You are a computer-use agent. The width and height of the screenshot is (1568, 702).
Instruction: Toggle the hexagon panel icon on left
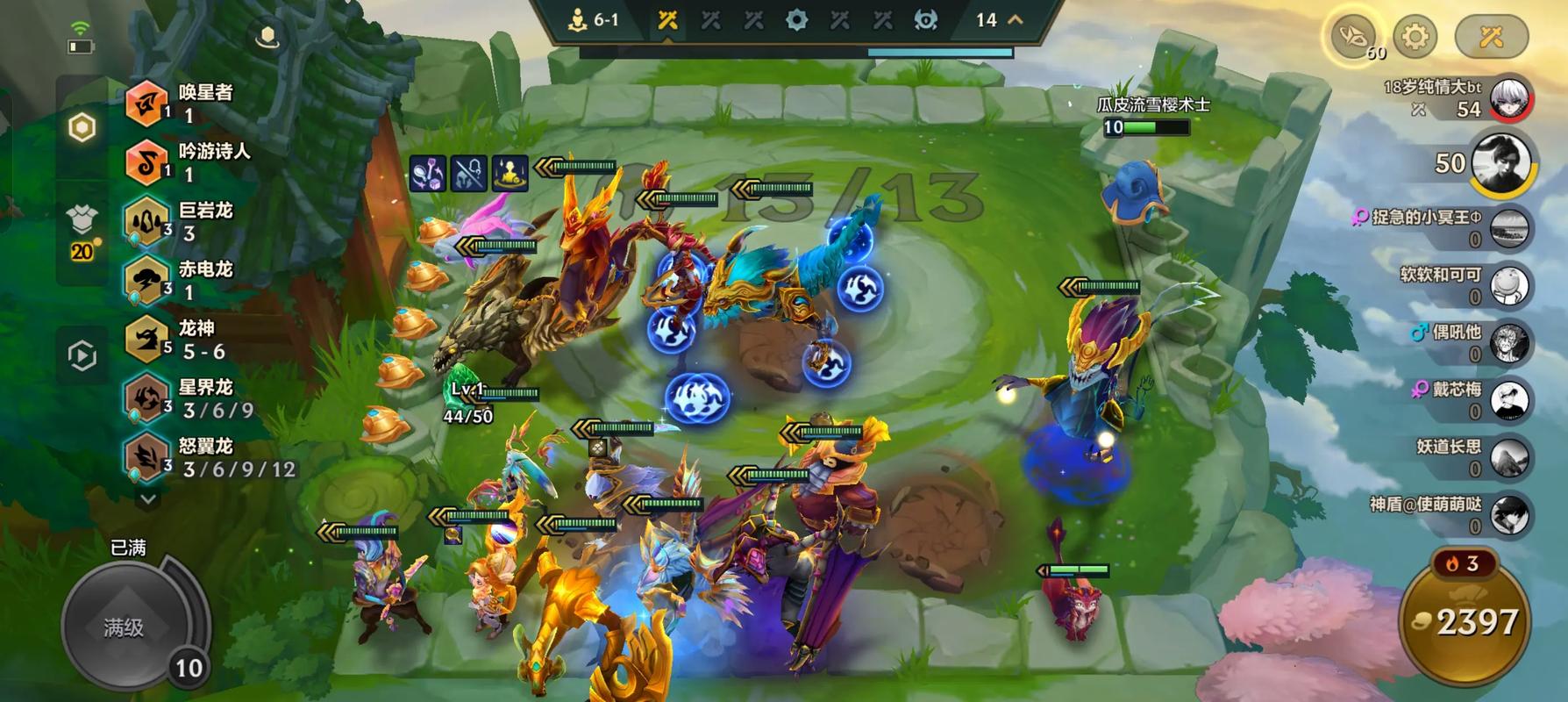tap(82, 128)
